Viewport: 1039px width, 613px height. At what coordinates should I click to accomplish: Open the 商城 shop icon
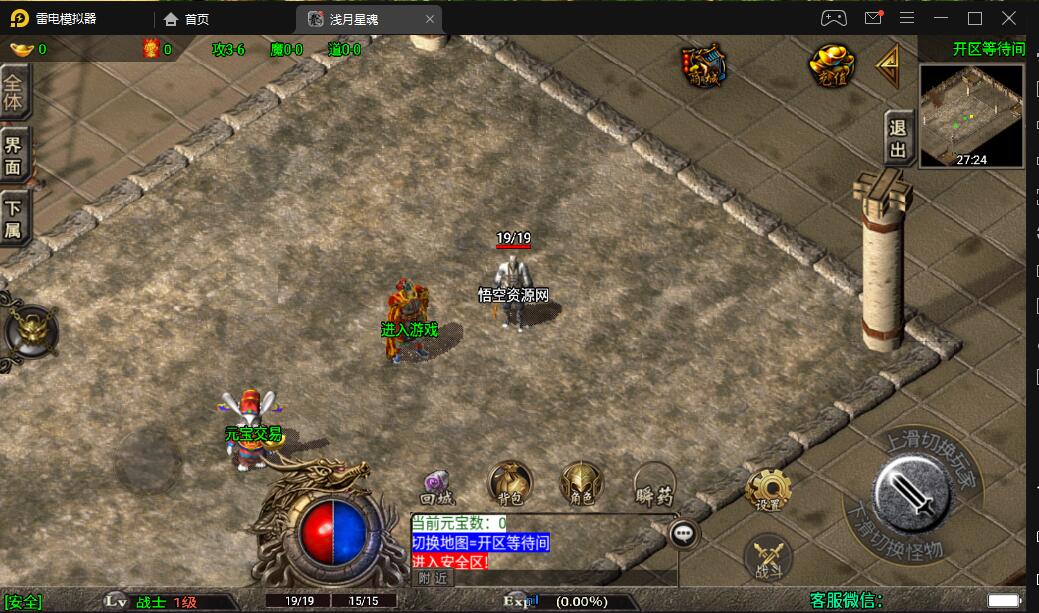tap(704, 64)
